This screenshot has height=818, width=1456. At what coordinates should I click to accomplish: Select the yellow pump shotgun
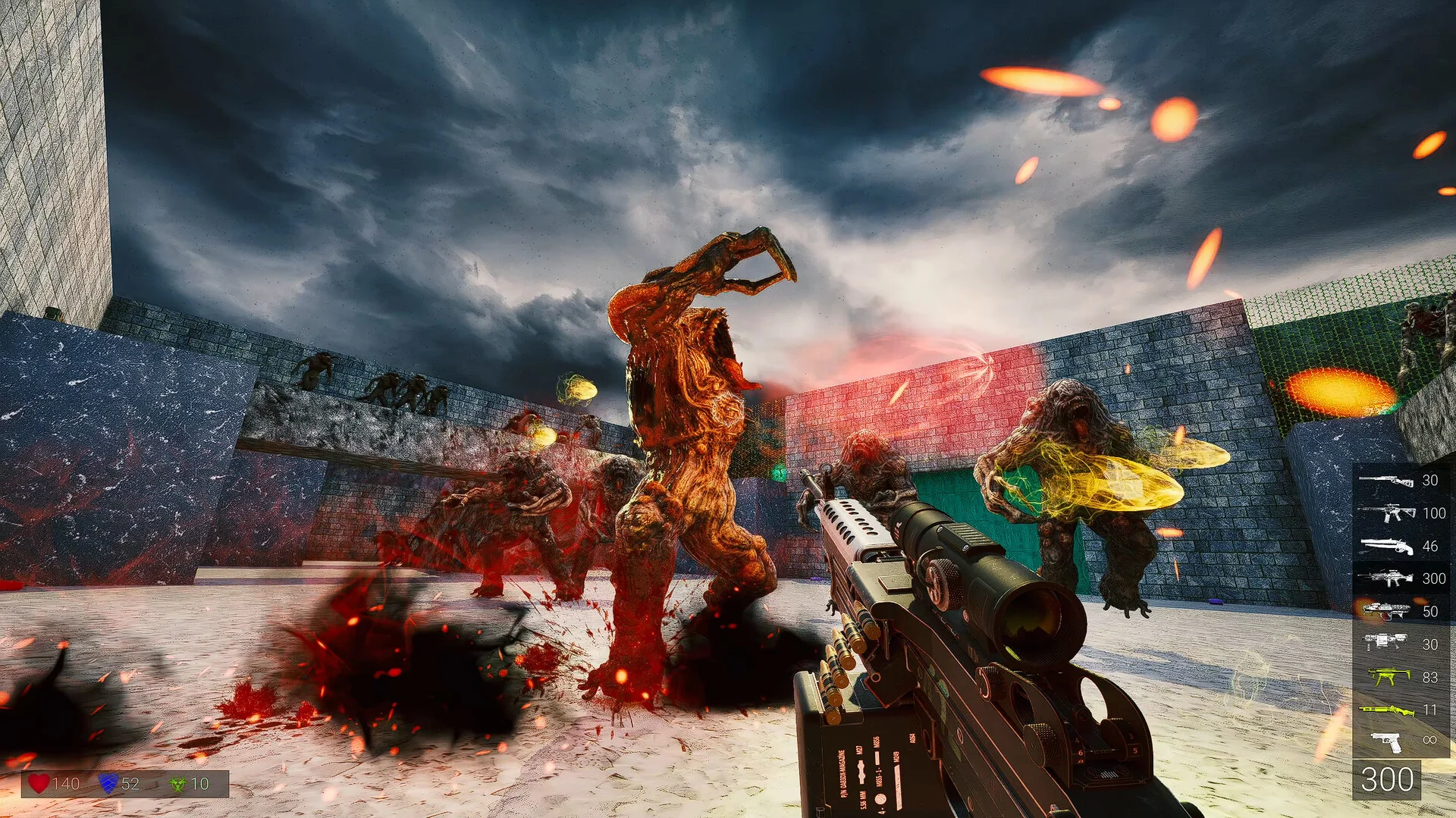(1385, 710)
